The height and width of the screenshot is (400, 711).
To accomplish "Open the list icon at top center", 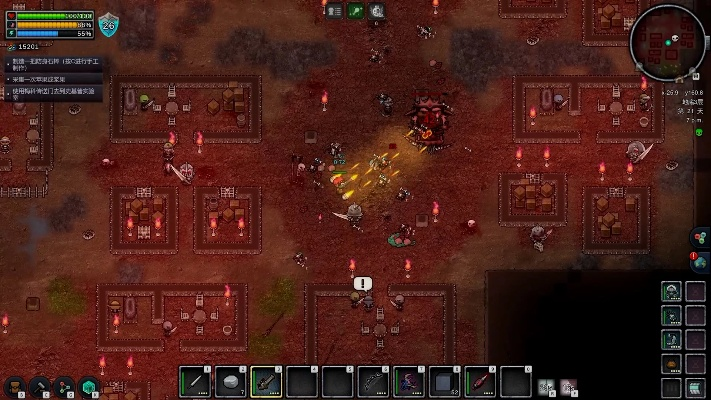I will click(333, 11).
